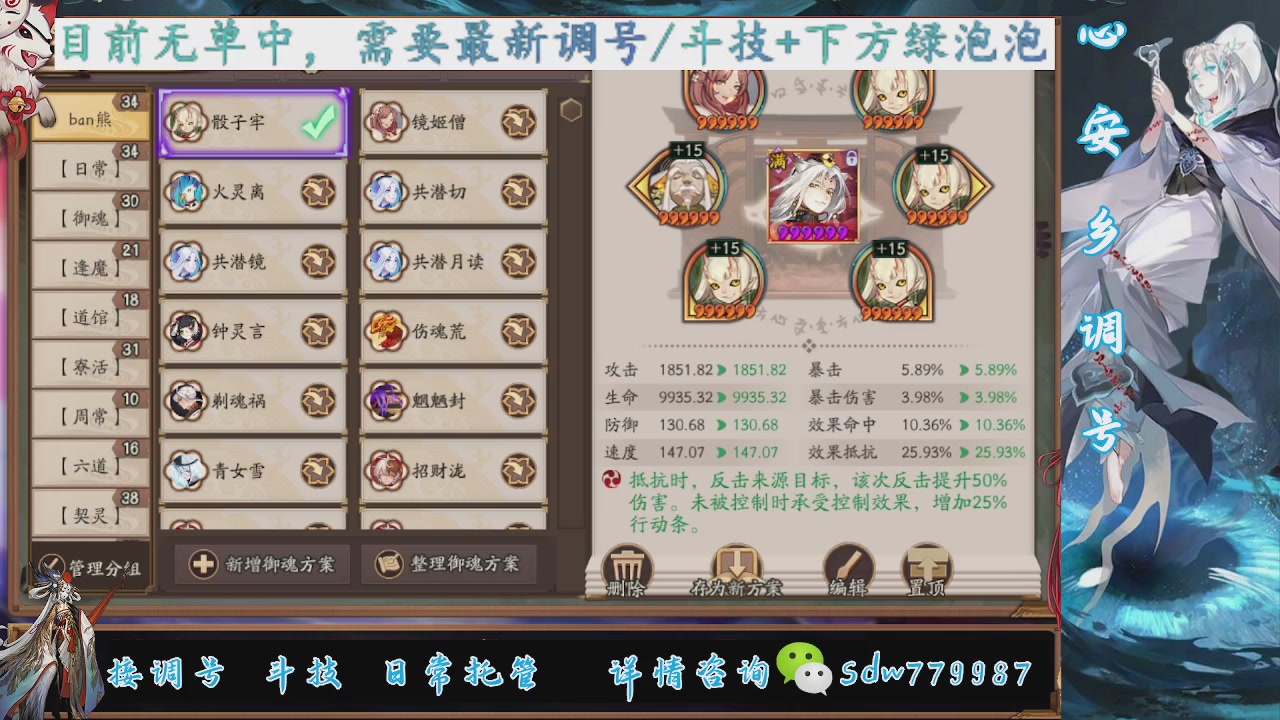This screenshot has width=1280, height=720.
Task: Select the center shikigami portrait showing 满 badge
Action: pos(812,193)
